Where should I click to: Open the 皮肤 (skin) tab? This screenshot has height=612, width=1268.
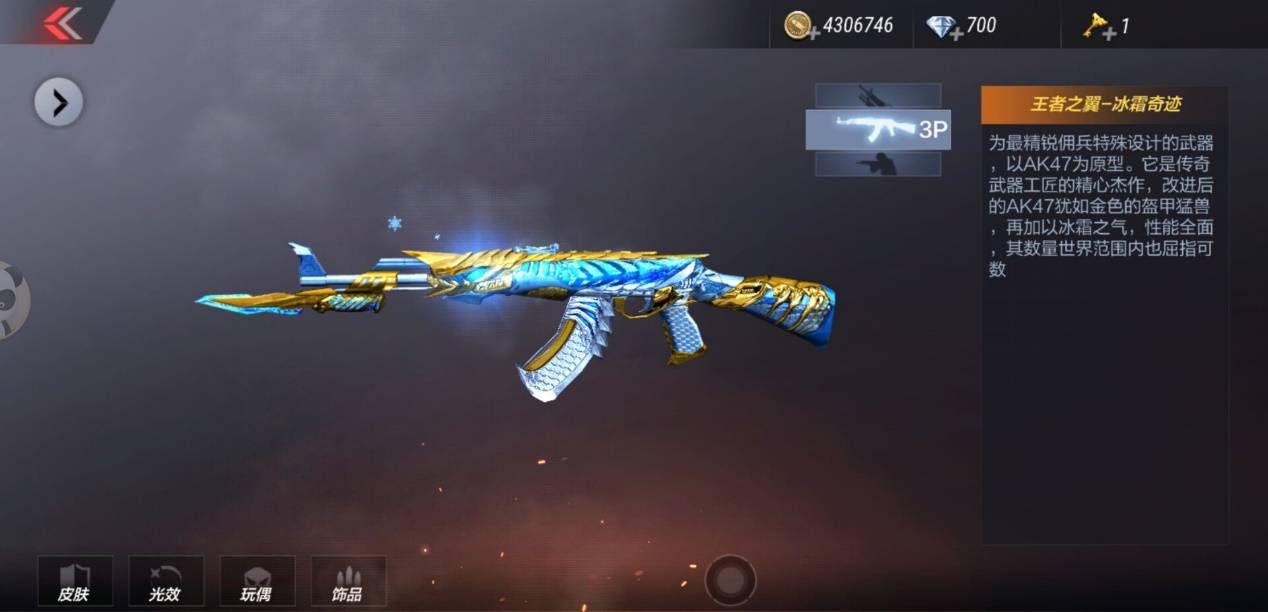(75, 581)
